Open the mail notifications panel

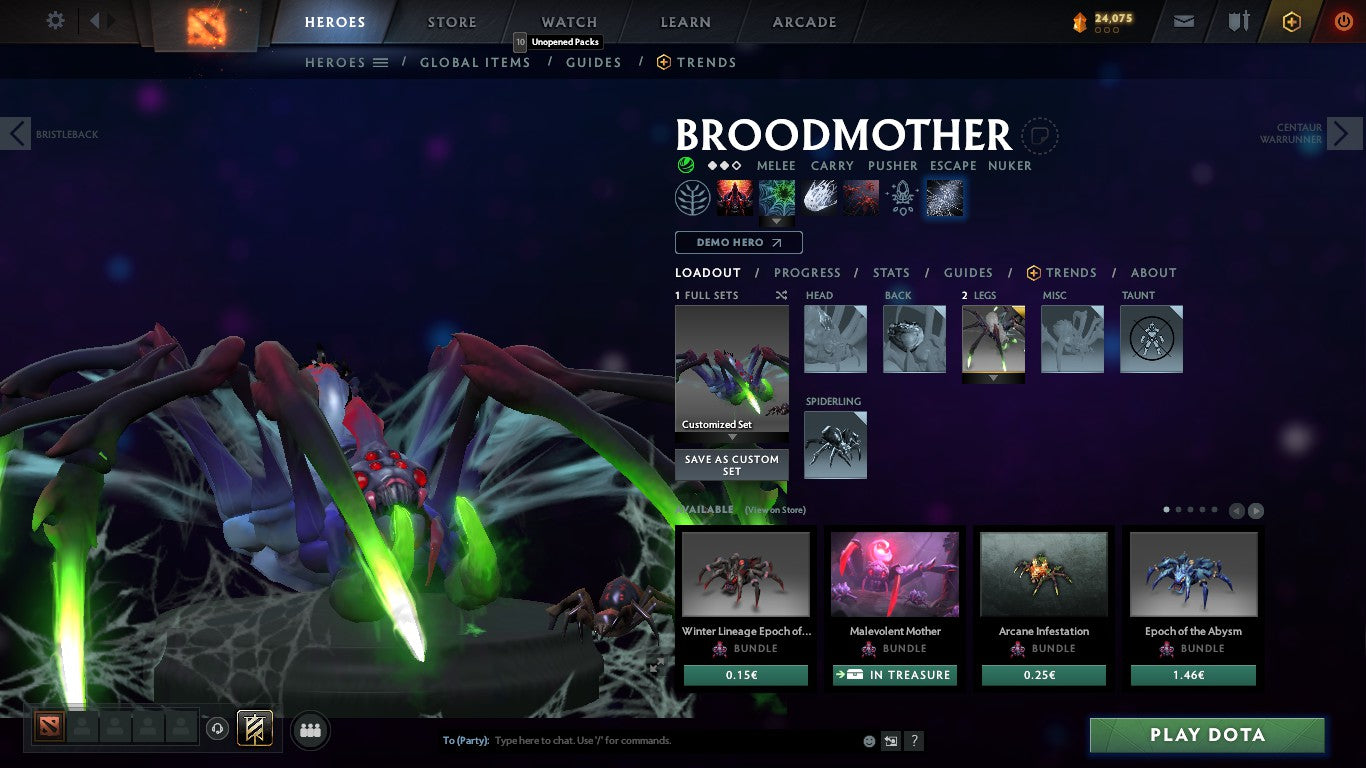(1183, 20)
